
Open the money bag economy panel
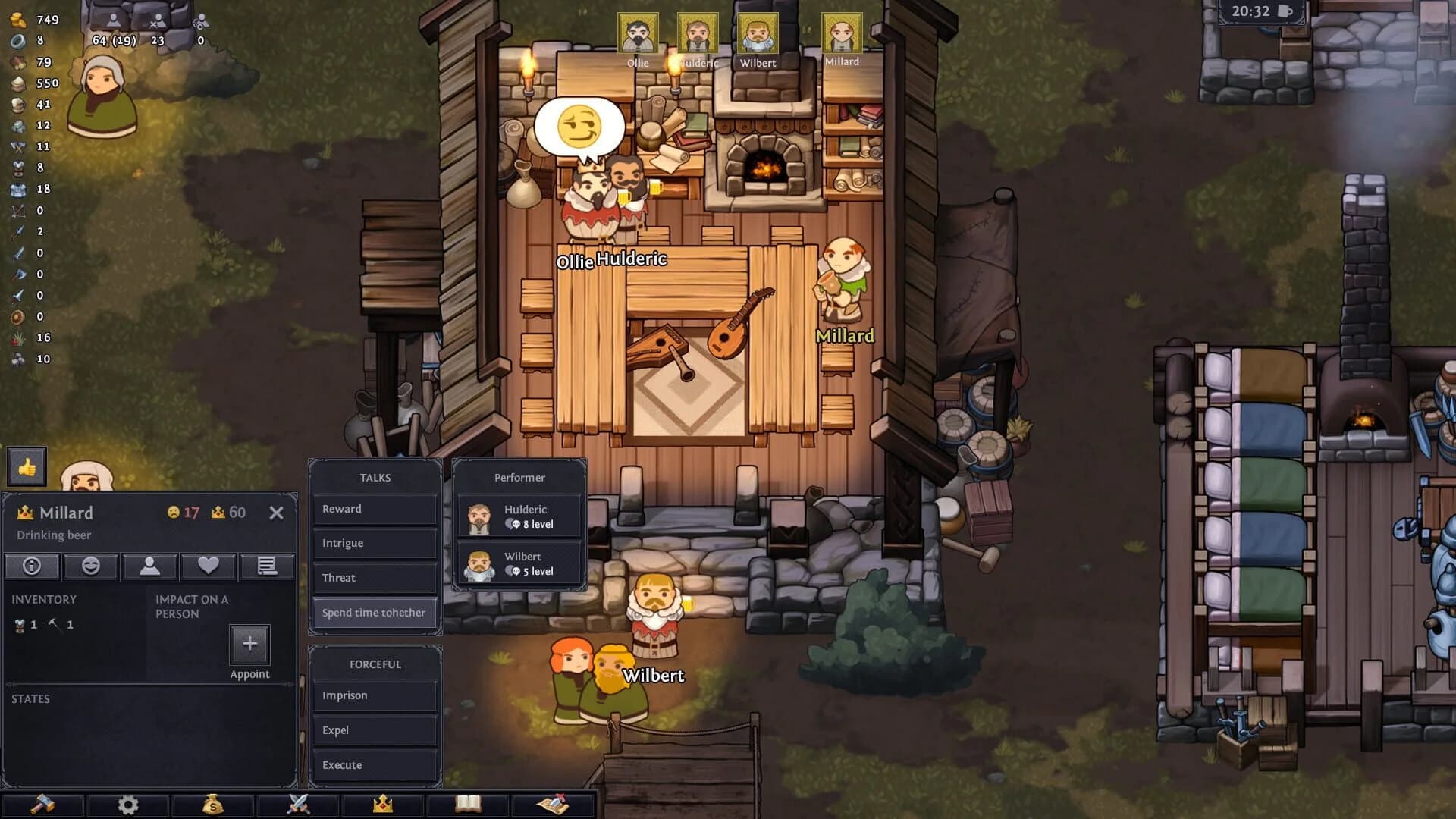[212, 806]
